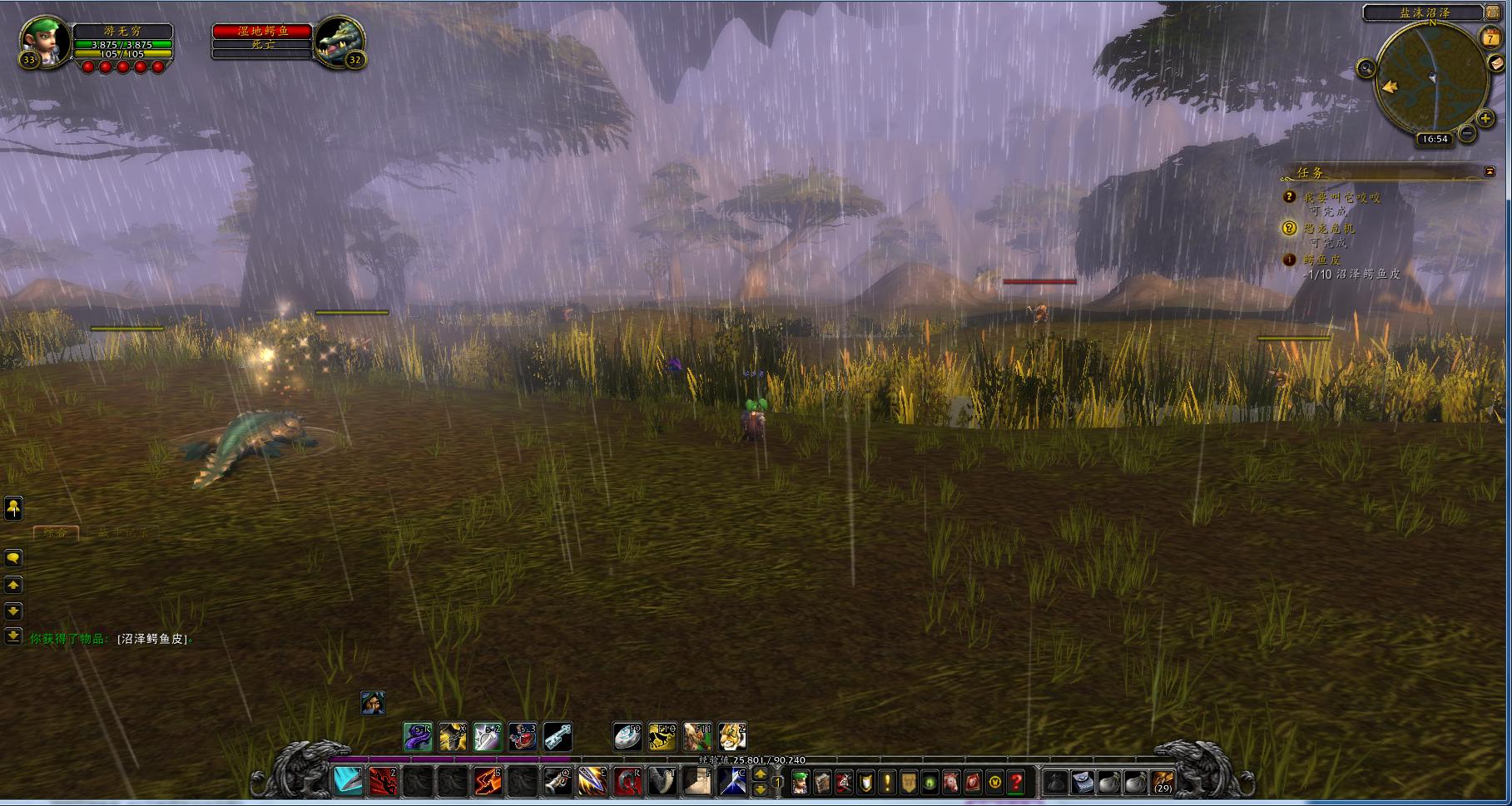This screenshot has height=806, width=1512.
Task: Open the character info micro button
Action: pos(801,783)
